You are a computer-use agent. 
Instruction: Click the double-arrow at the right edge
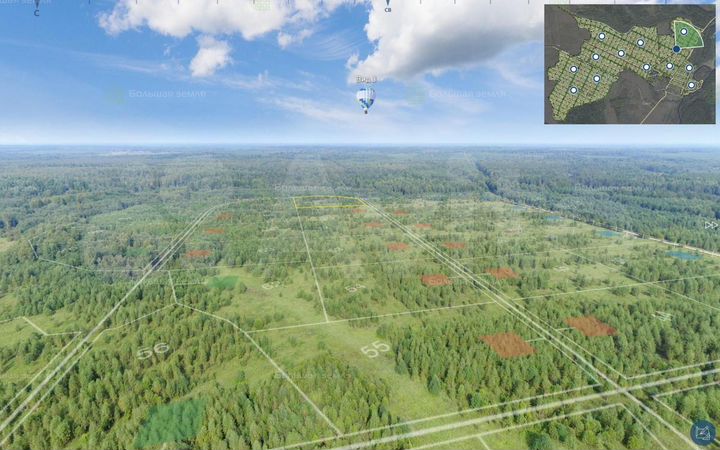pos(711,225)
